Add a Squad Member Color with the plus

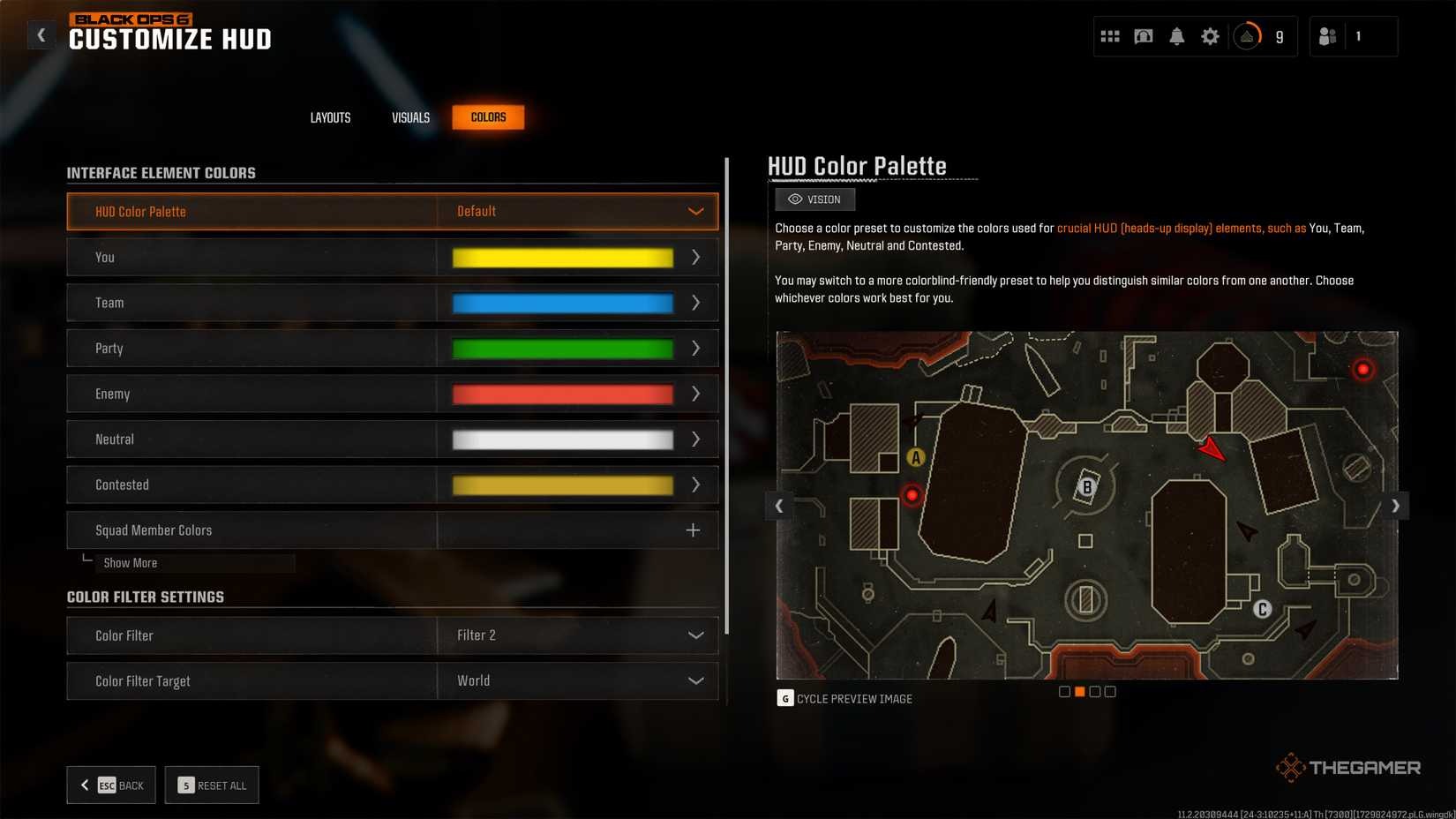pyautogui.click(x=693, y=530)
